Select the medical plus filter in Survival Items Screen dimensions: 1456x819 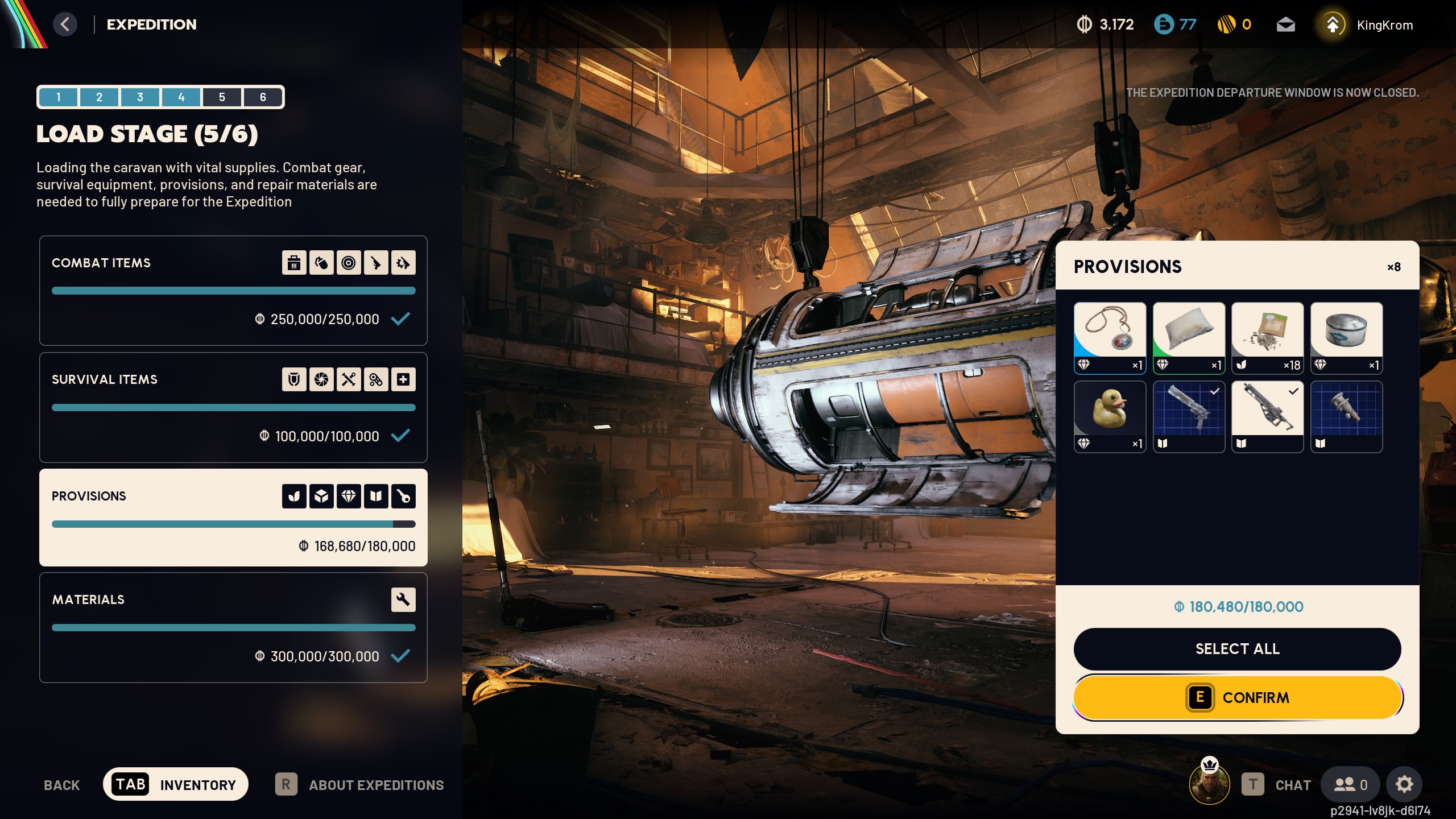(x=404, y=379)
